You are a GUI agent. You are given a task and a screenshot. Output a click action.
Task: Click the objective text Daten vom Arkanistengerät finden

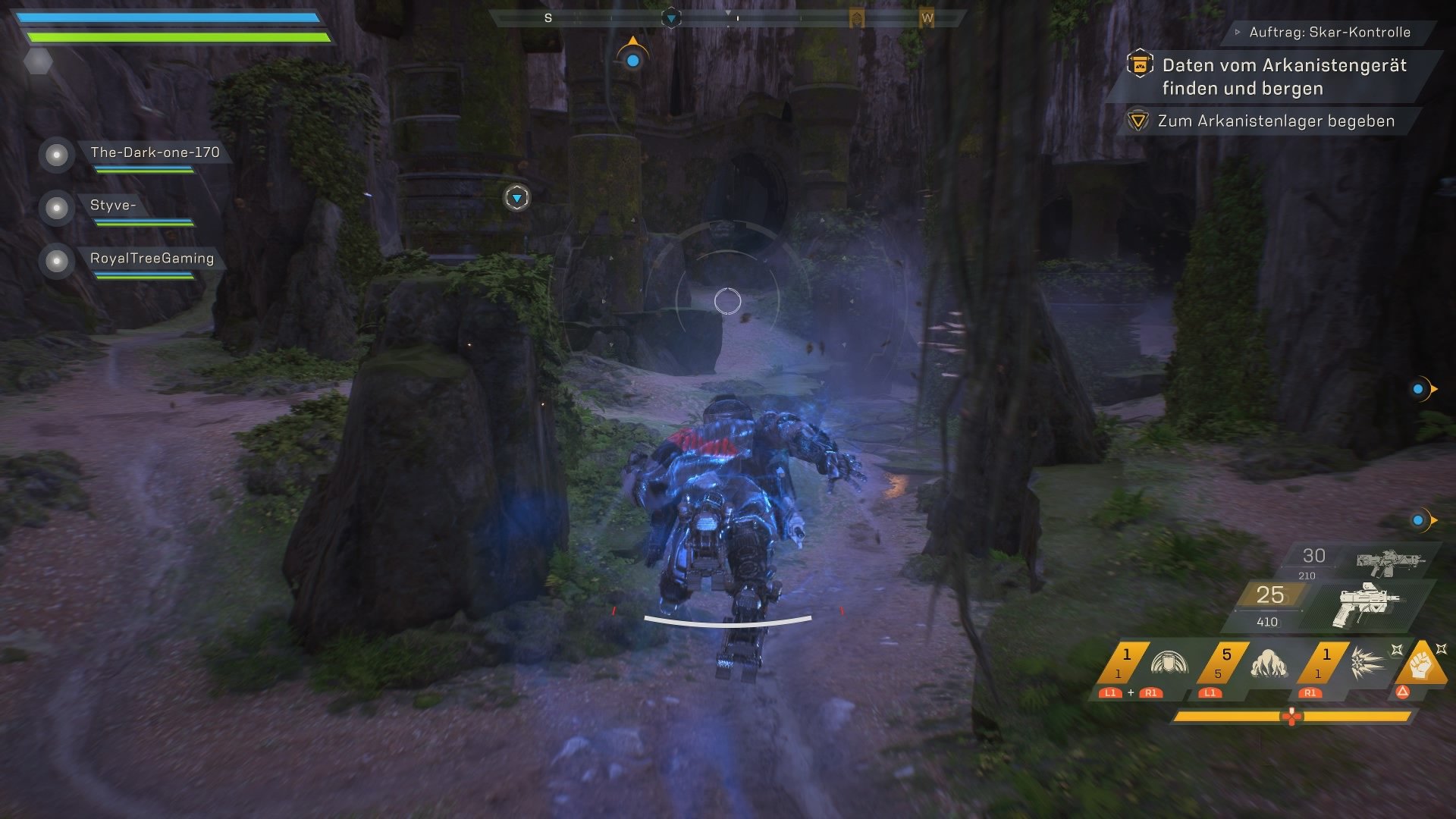tap(1285, 76)
